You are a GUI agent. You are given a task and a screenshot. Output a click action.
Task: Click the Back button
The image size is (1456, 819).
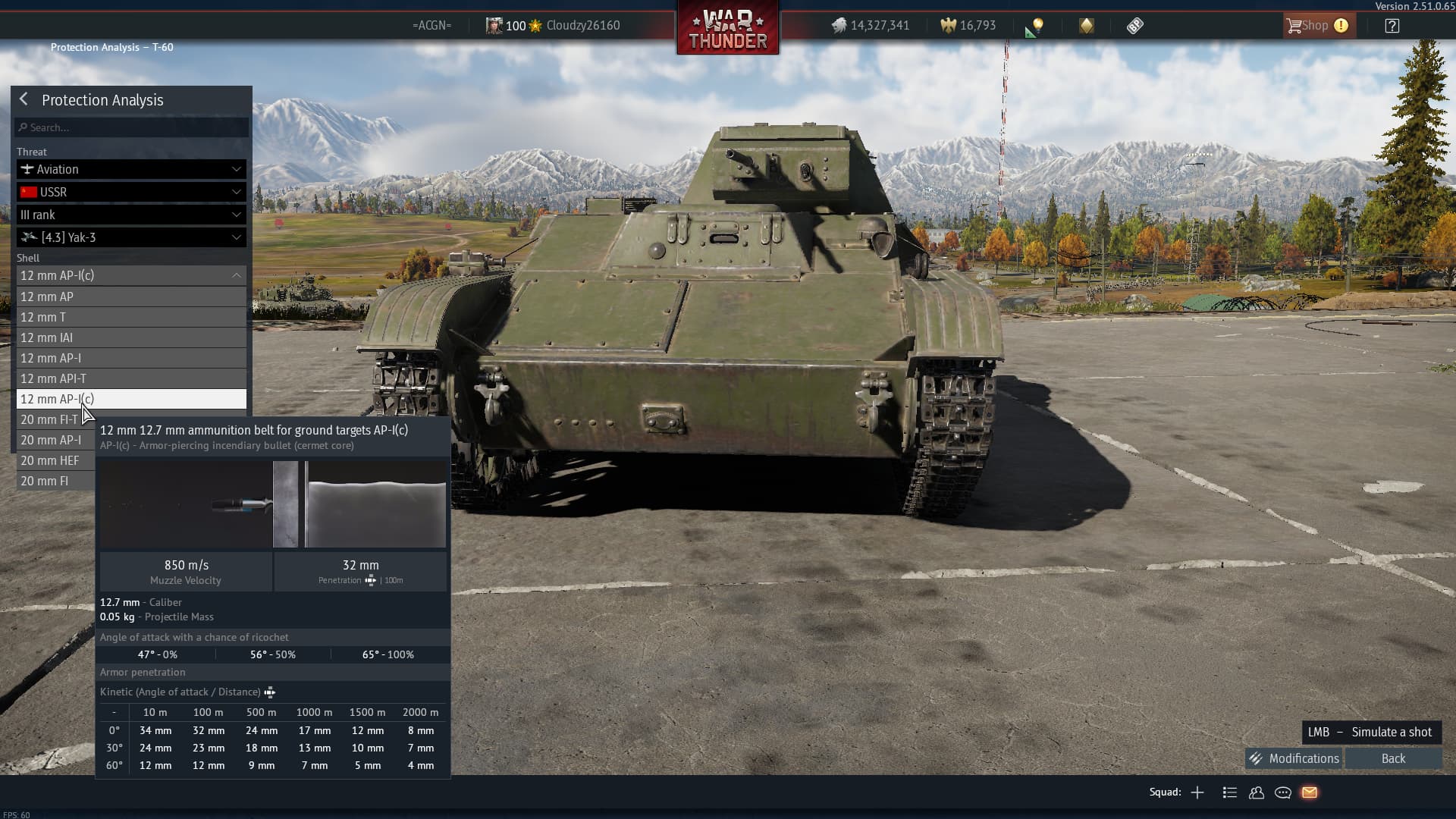pyautogui.click(x=1393, y=758)
